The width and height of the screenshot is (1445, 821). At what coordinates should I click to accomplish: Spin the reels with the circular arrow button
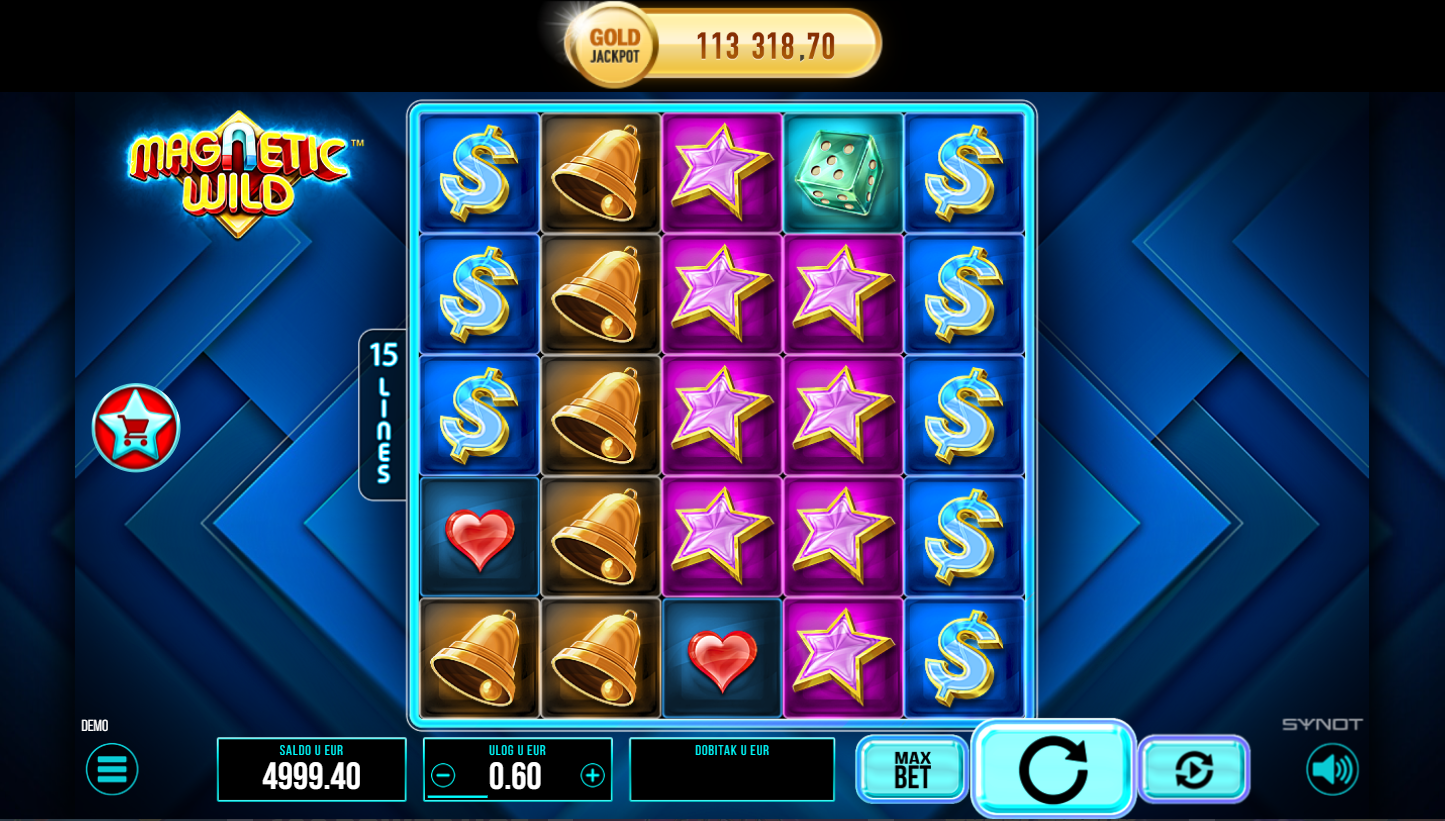(1053, 769)
